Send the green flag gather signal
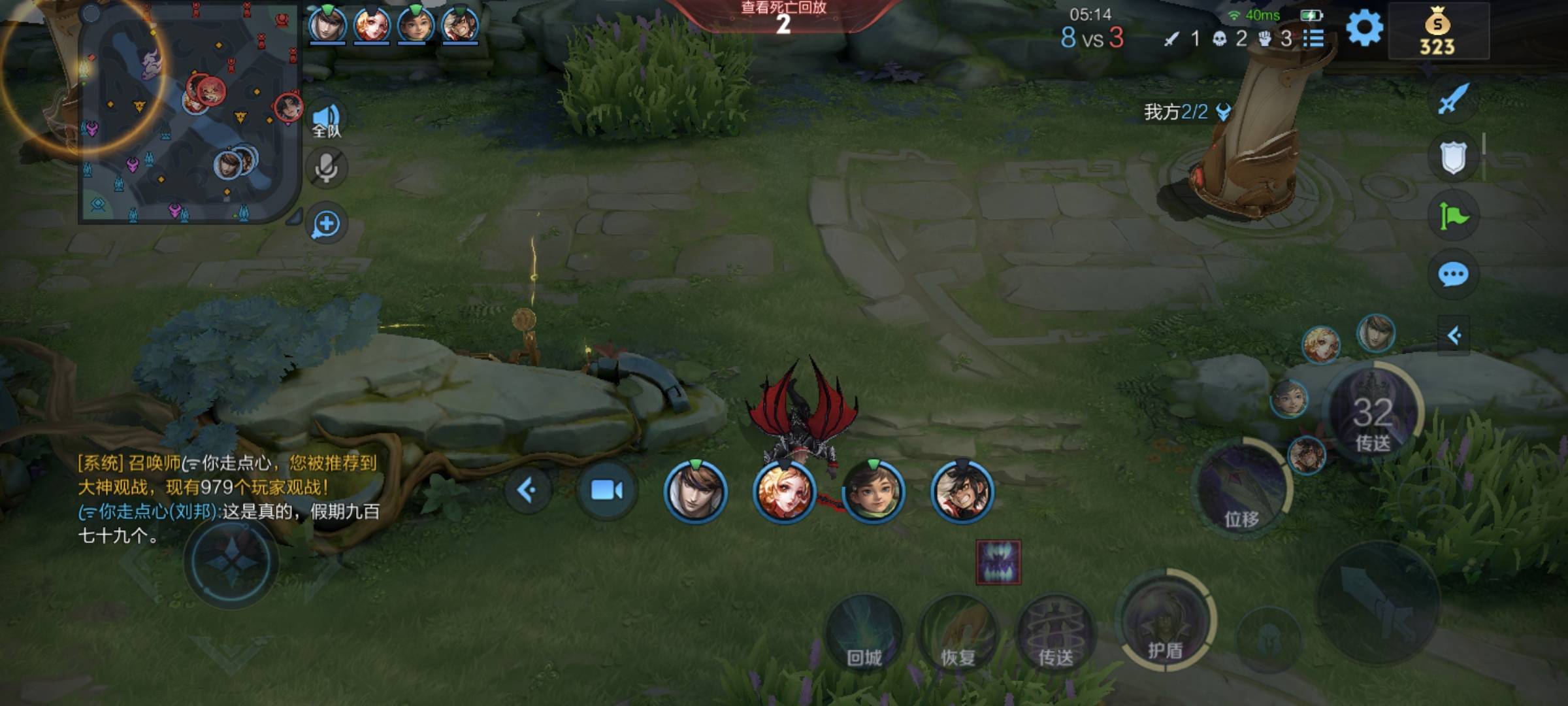The width and height of the screenshot is (1568, 706). pyautogui.click(x=1453, y=216)
